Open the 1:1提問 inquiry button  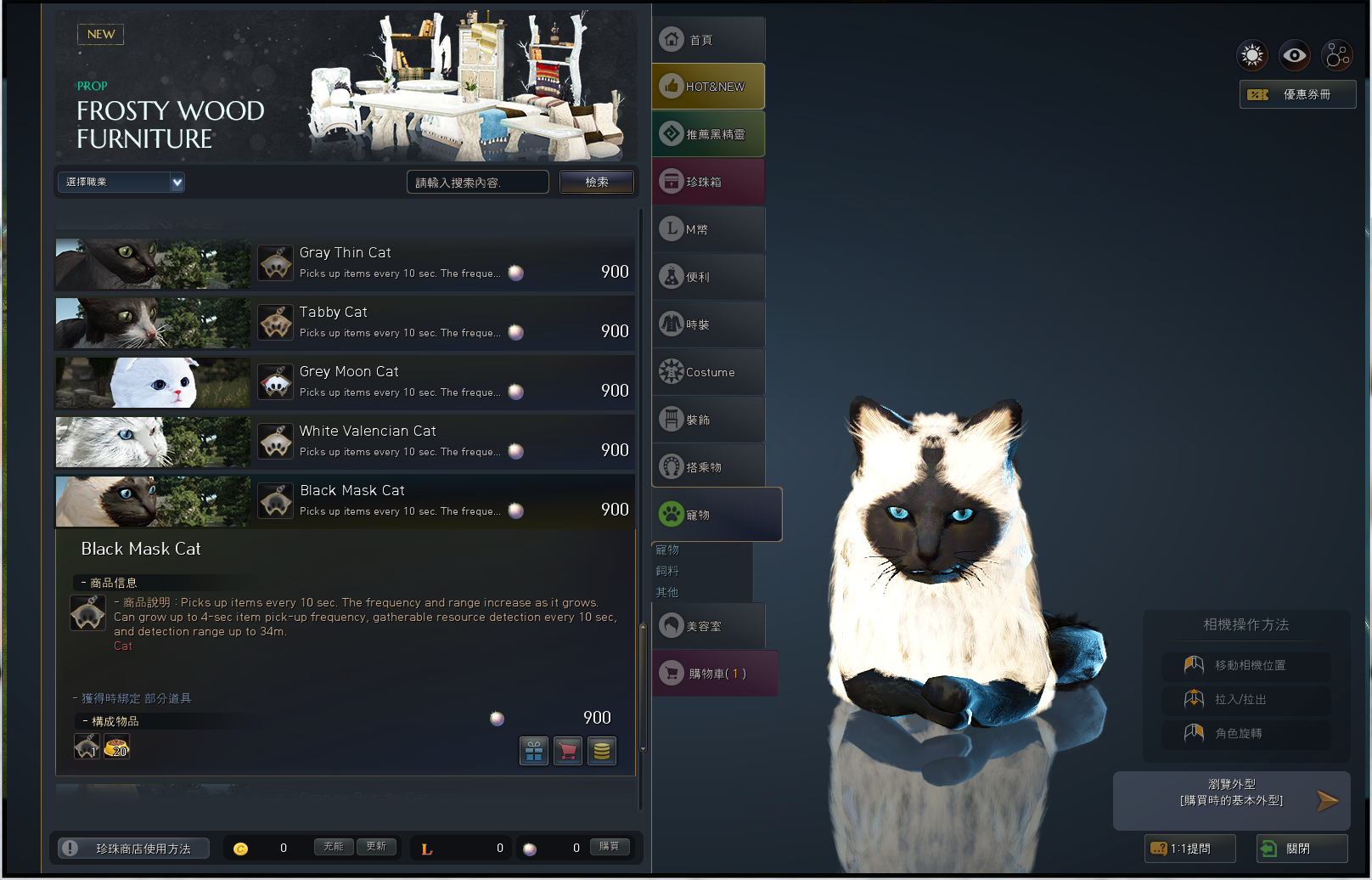[1189, 849]
